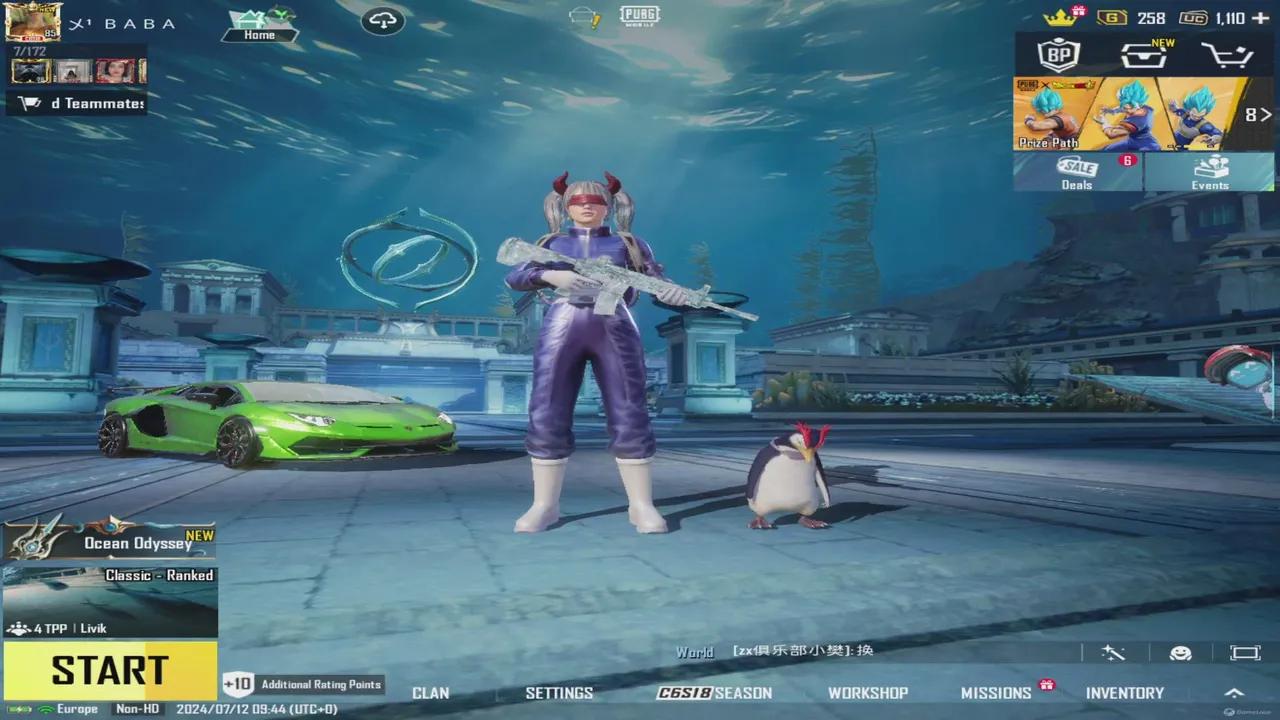The width and height of the screenshot is (1280, 720).
Task: Open the Deals sale tag icon
Action: pyautogui.click(x=1076, y=172)
